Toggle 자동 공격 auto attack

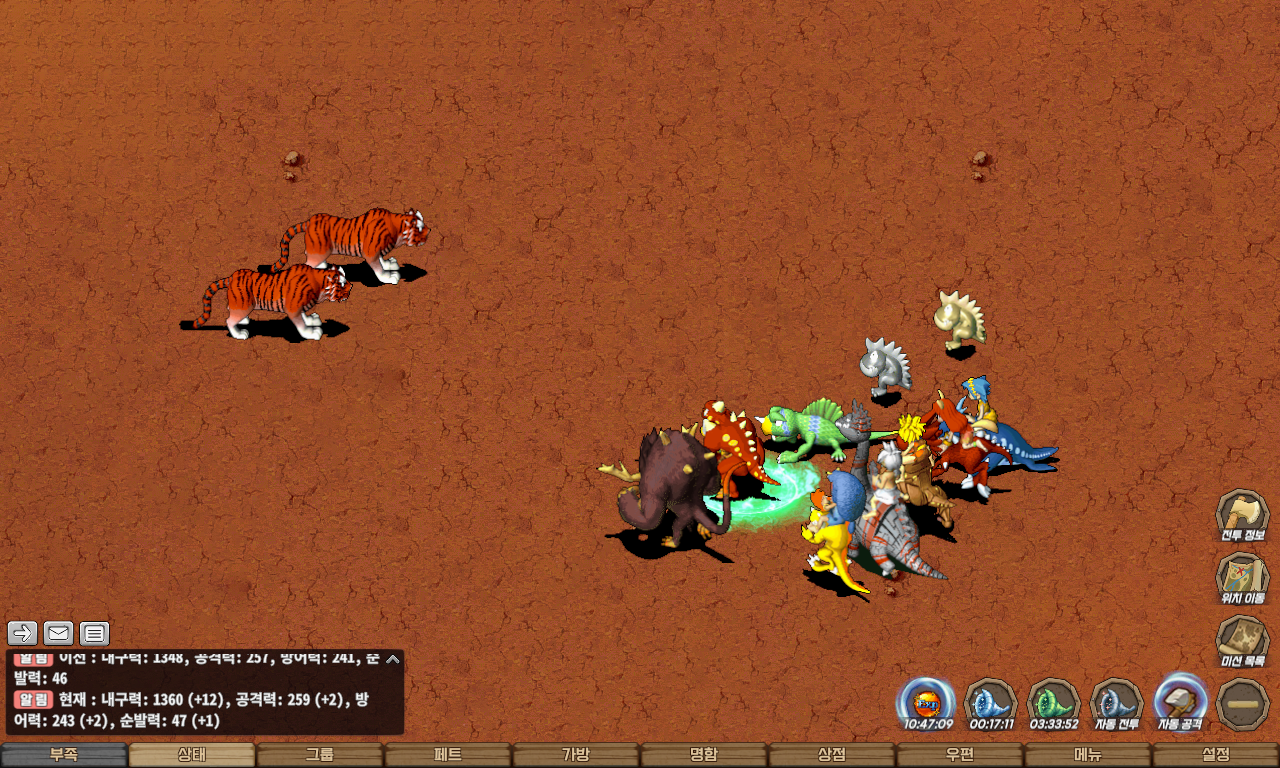(x=1180, y=701)
